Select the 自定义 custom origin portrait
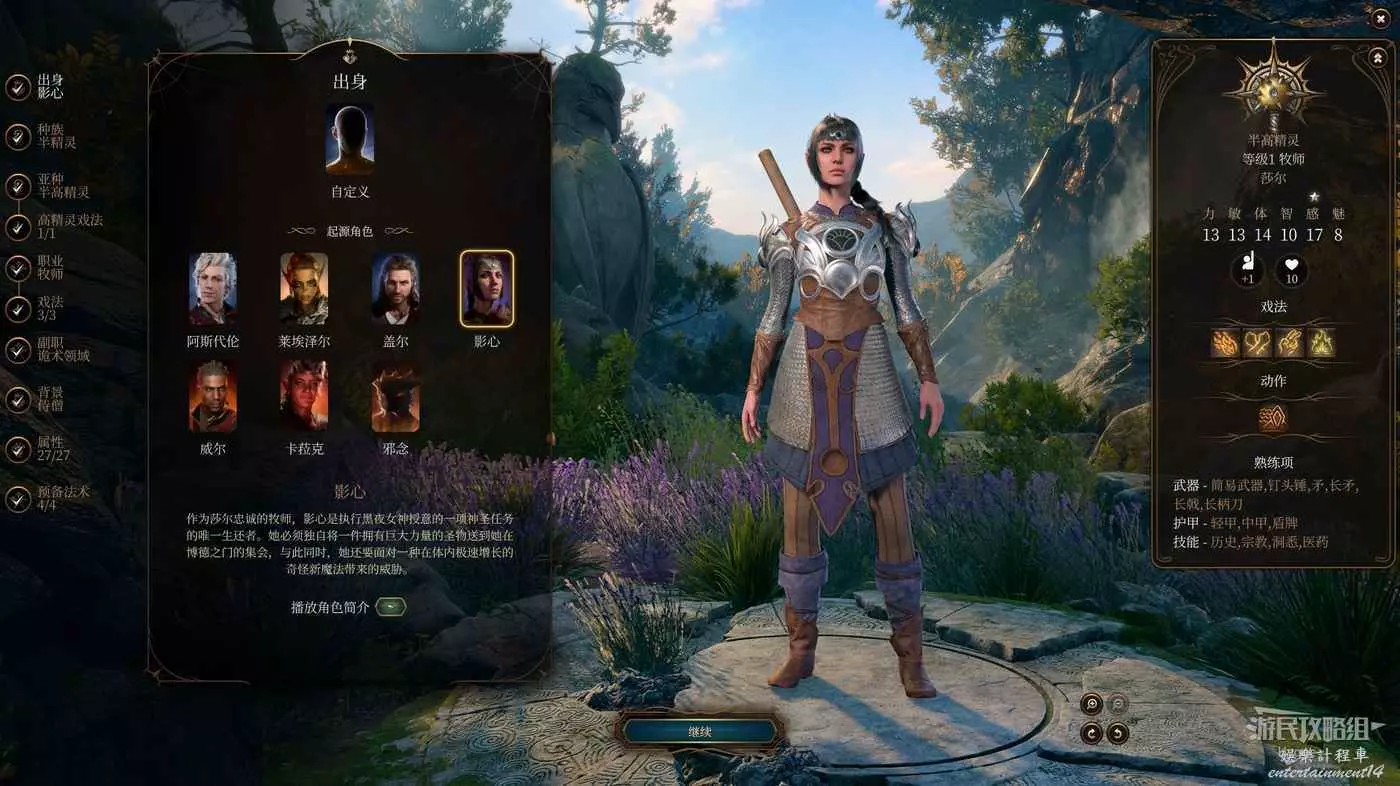This screenshot has width=1400, height=786. pyautogui.click(x=349, y=140)
